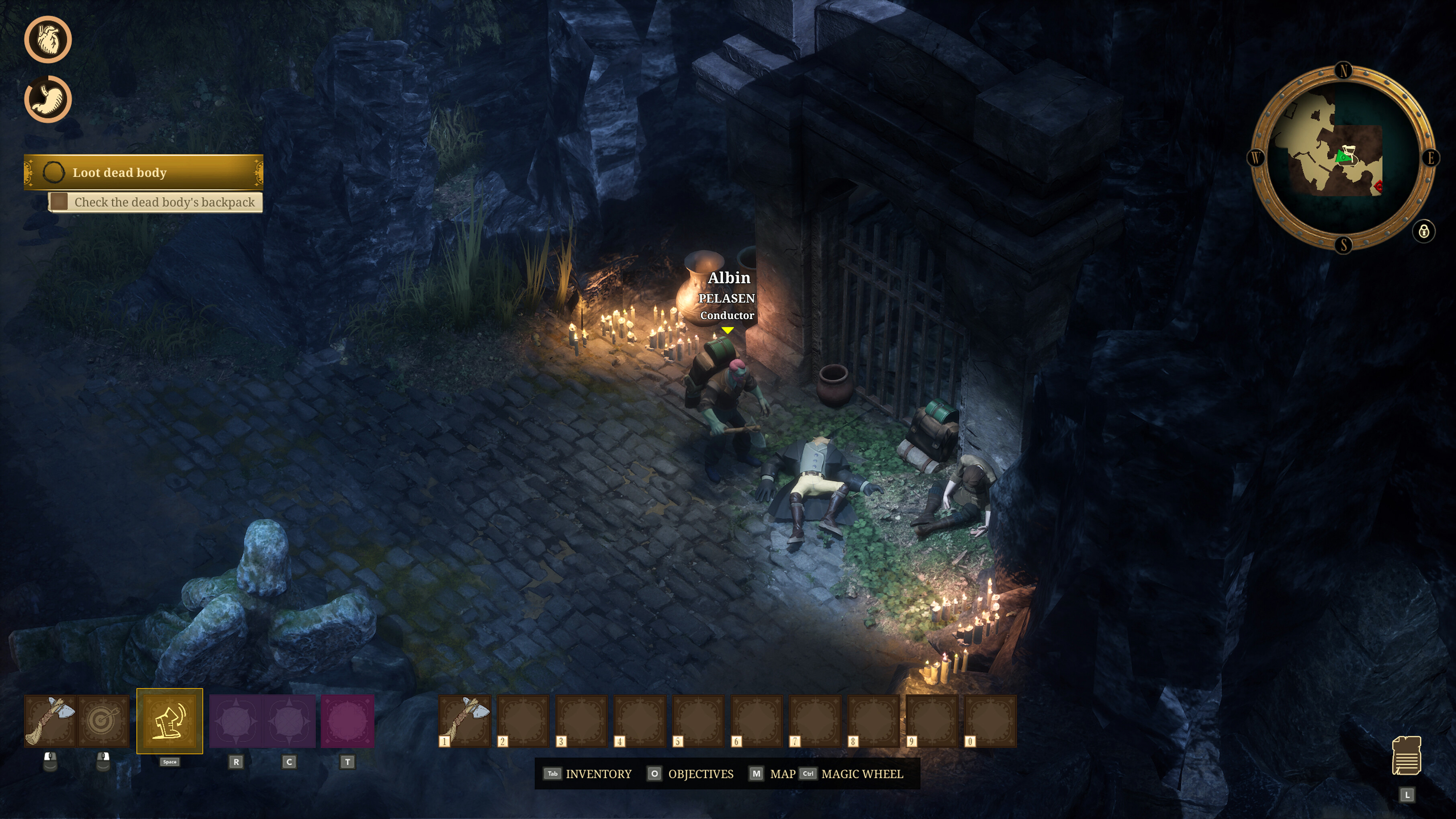1456x819 pixels.
Task: Click the target aim icon next to the axe
Action: (x=104, y=721)
